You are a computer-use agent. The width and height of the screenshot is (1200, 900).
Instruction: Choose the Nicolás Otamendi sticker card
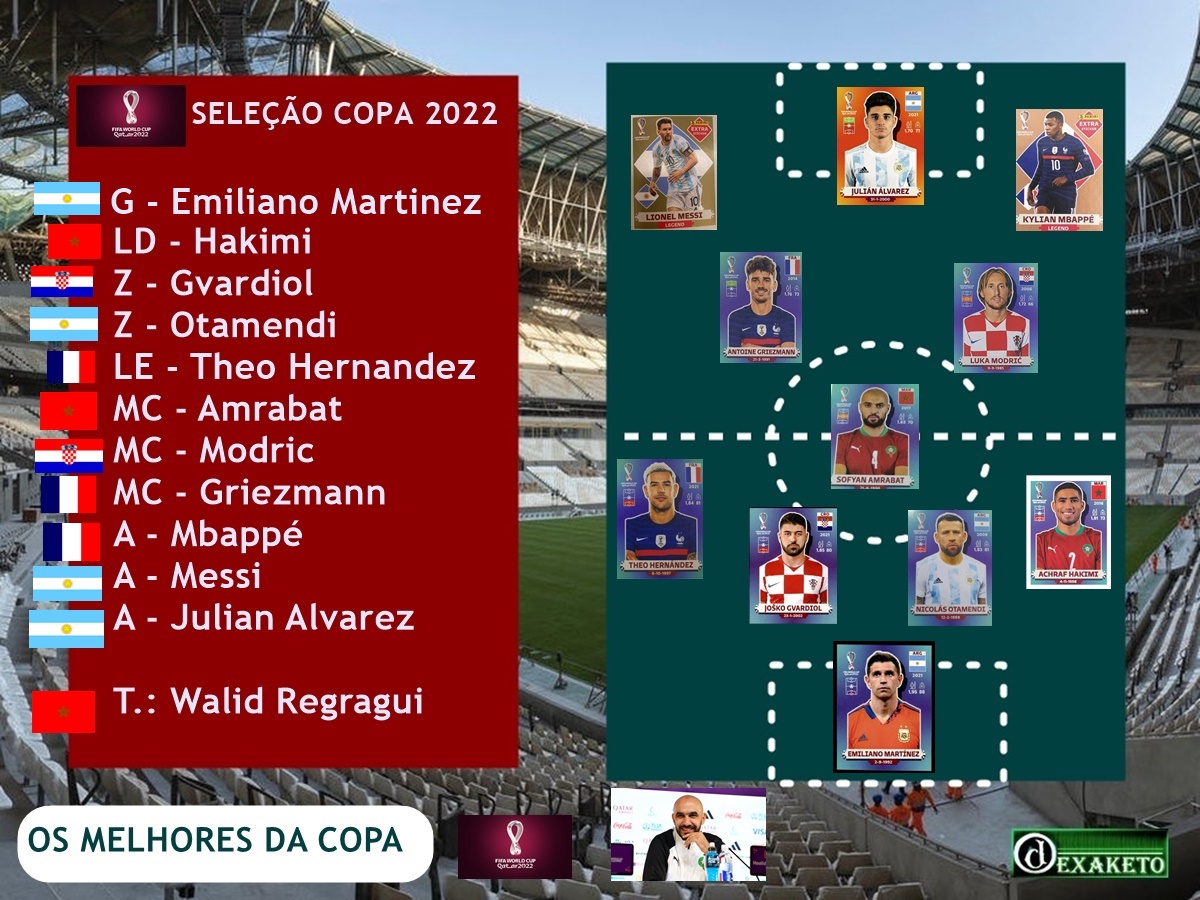click(950, 566)
